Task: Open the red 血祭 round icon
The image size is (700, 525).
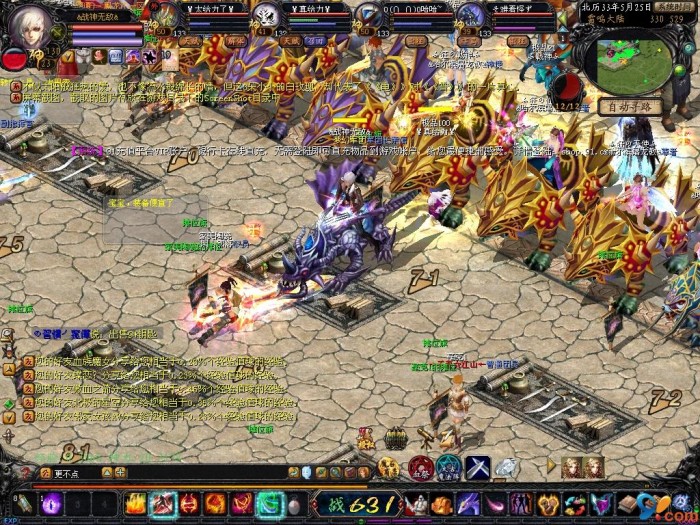Action: [x=421, y=467]
